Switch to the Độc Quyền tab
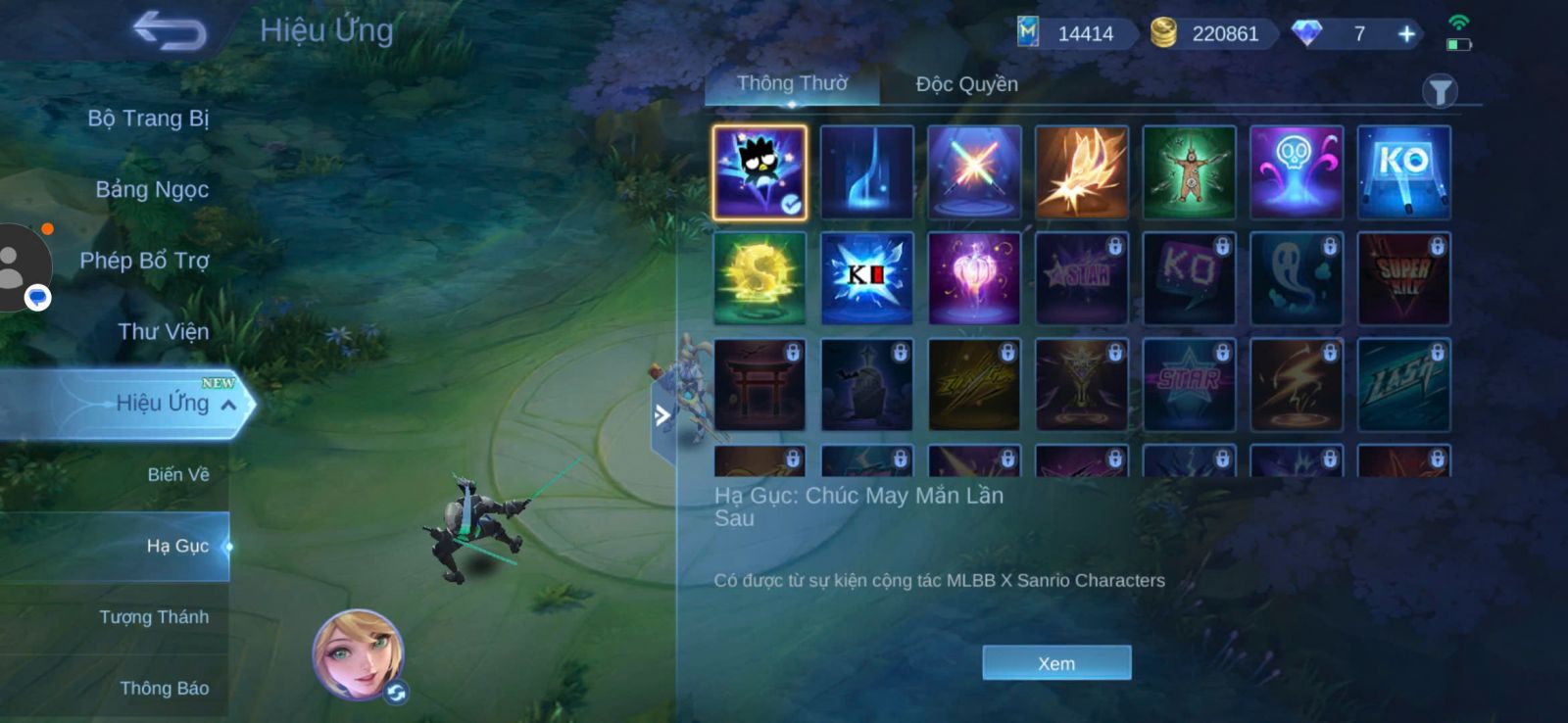The width and height of the screenshot is (1568, 723). [x=966, y=84]
